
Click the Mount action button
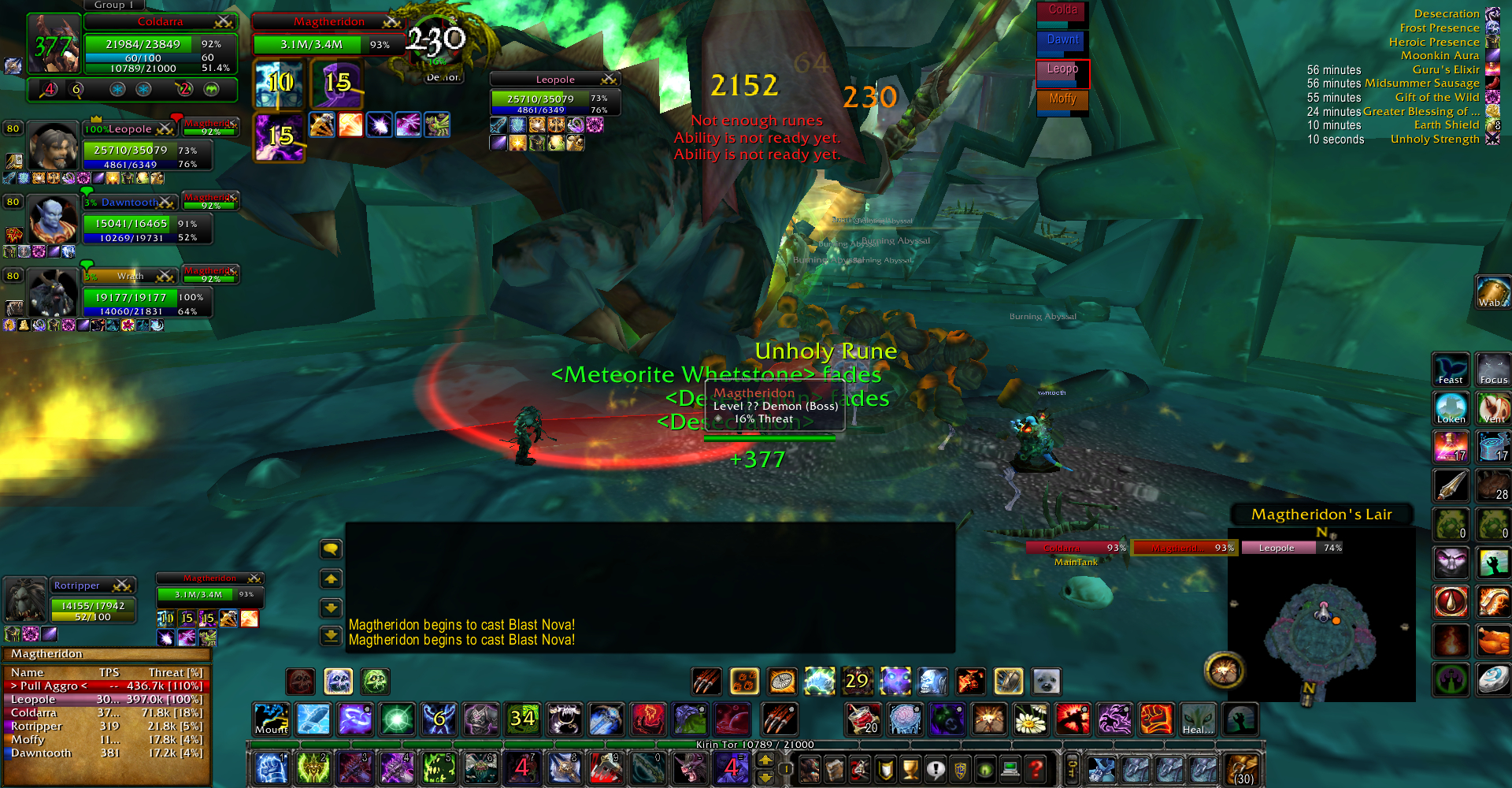(272, 719)
